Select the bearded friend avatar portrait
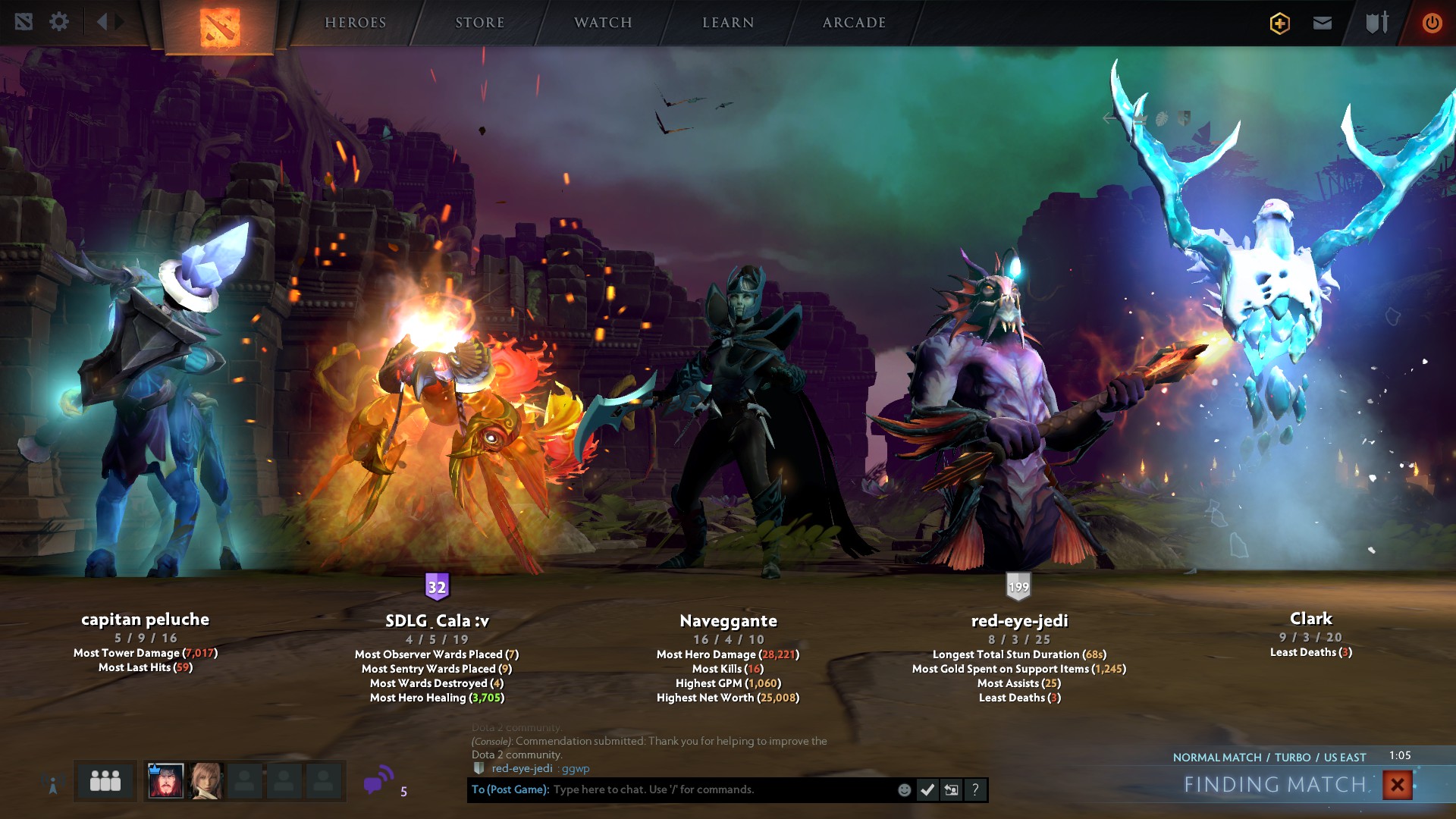The image size is (1456, 819). pyautogui.click(x=165, y=781)
